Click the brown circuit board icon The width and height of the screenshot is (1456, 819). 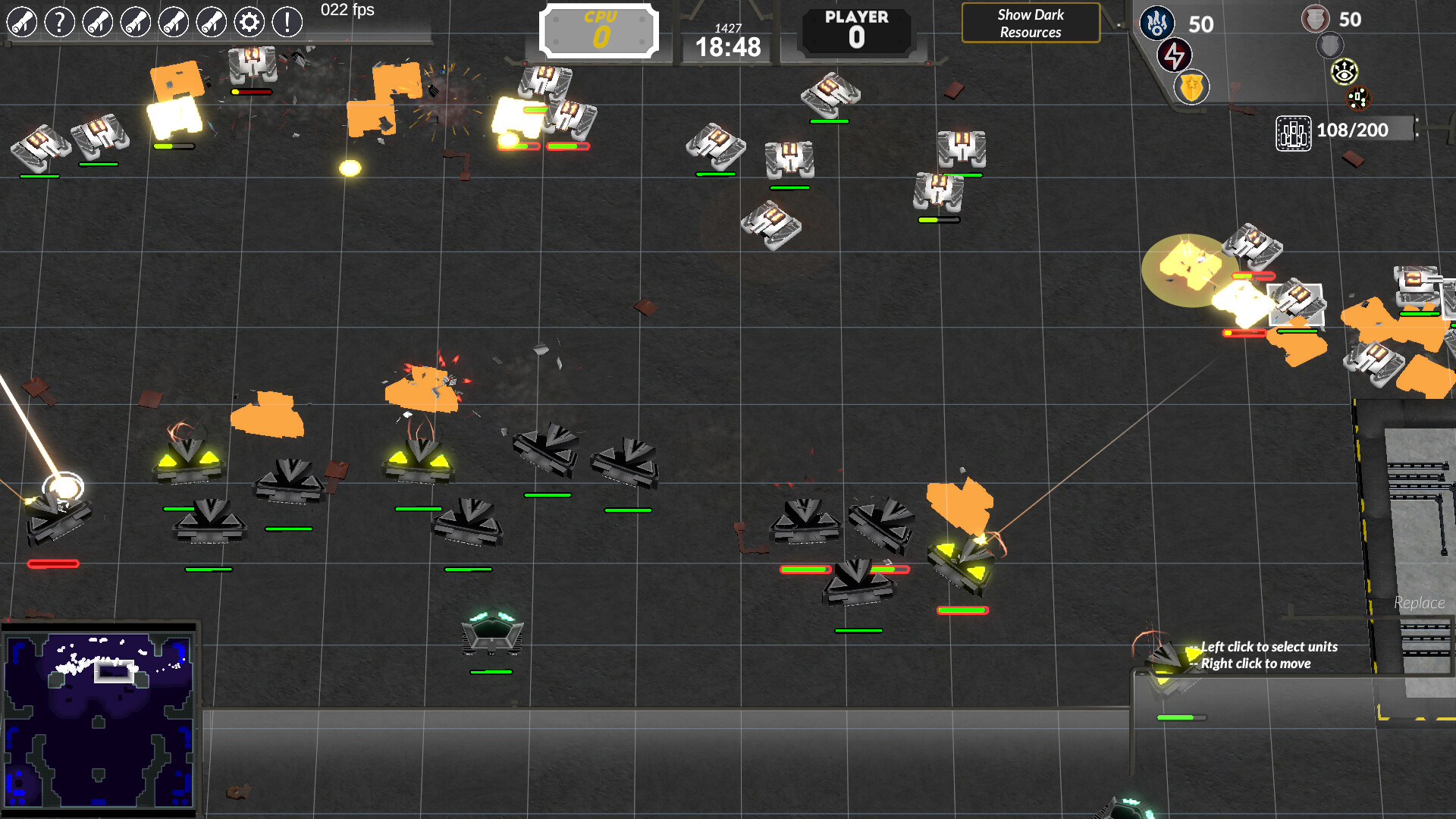pyautogui.click(x=1360, y=97)
